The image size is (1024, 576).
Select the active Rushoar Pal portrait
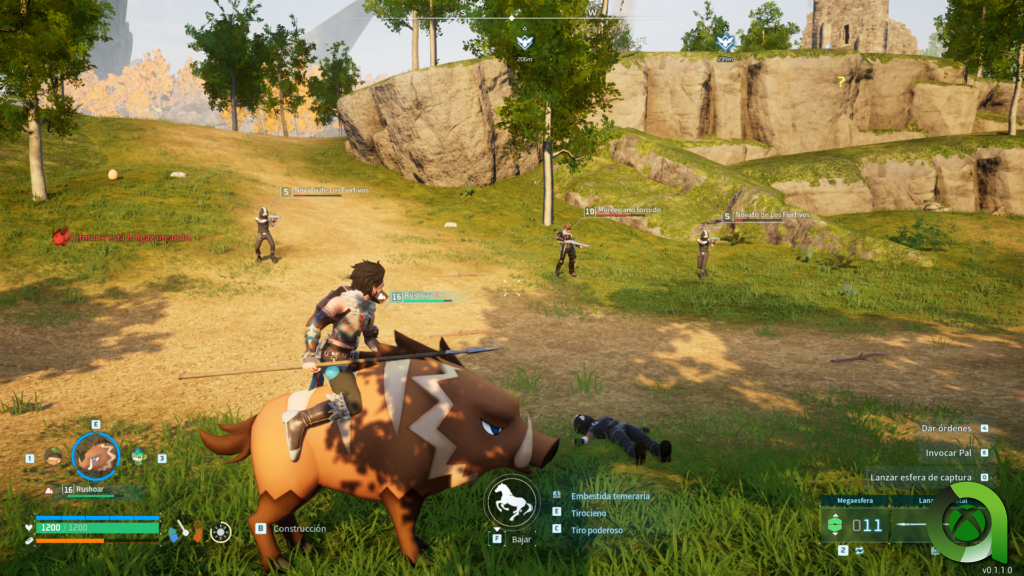click(x=96, y=457)
